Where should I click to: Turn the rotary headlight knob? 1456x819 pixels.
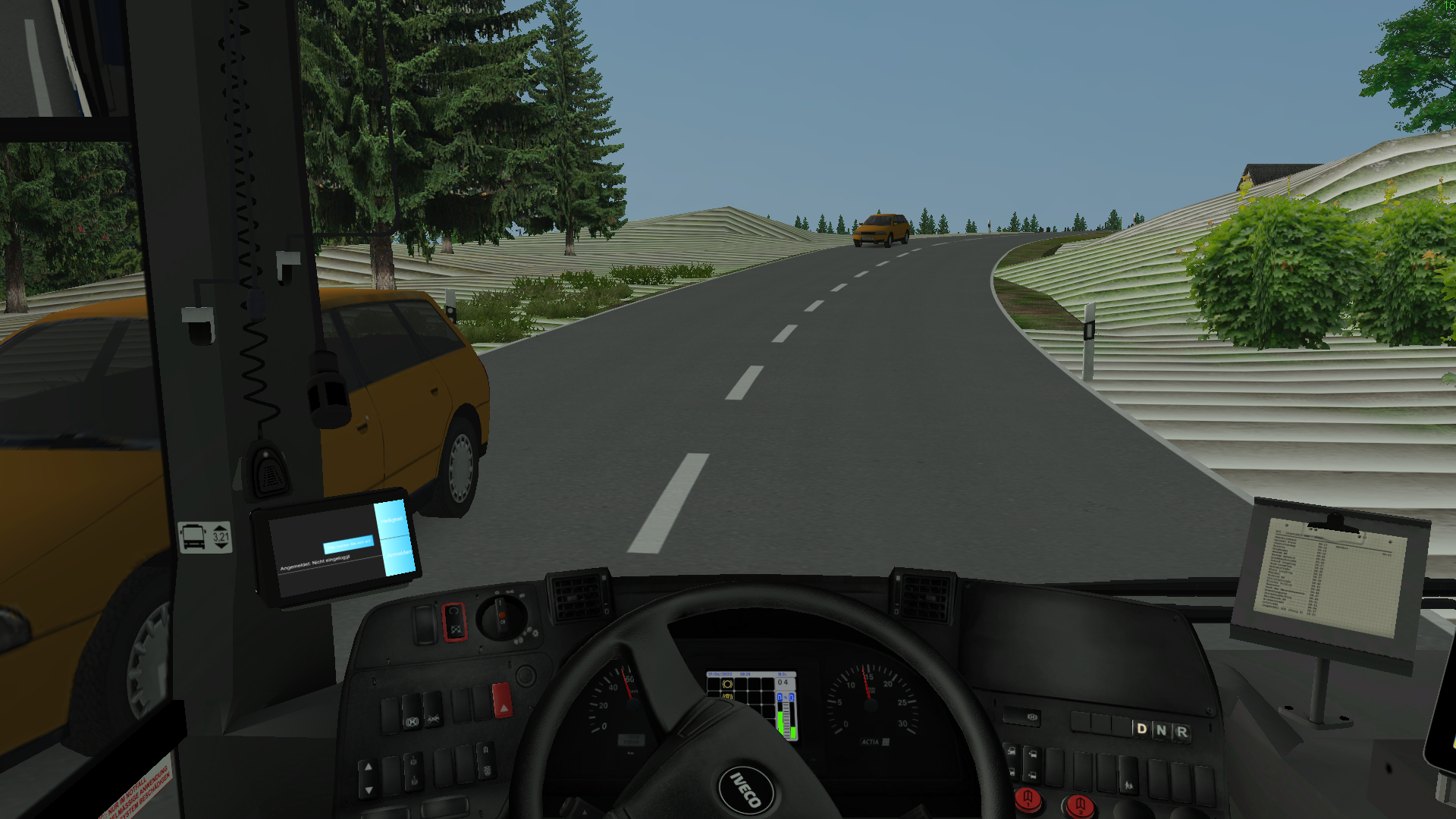pyautogui.click(x=500, y=617)
